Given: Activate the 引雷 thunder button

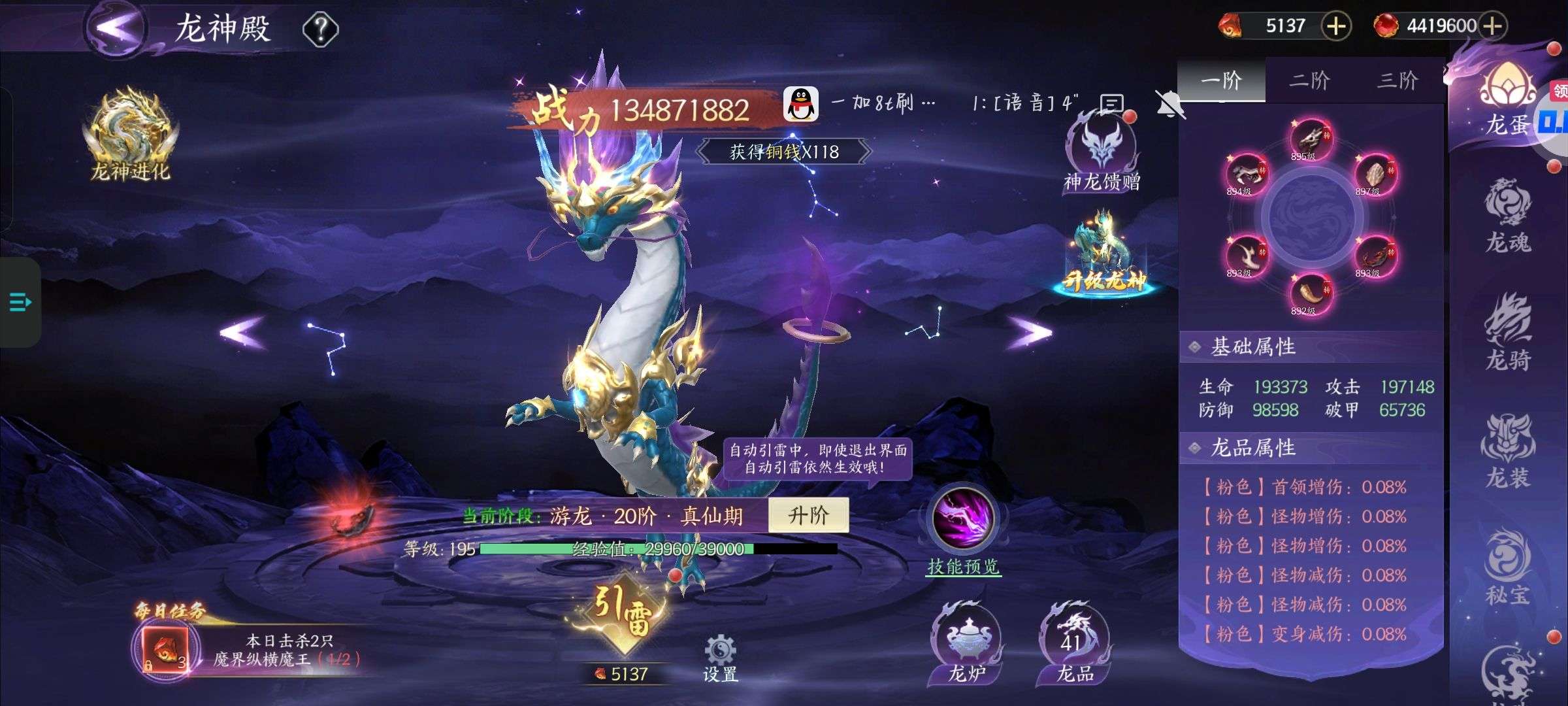Looking at the screenshot, I should 623,613.
